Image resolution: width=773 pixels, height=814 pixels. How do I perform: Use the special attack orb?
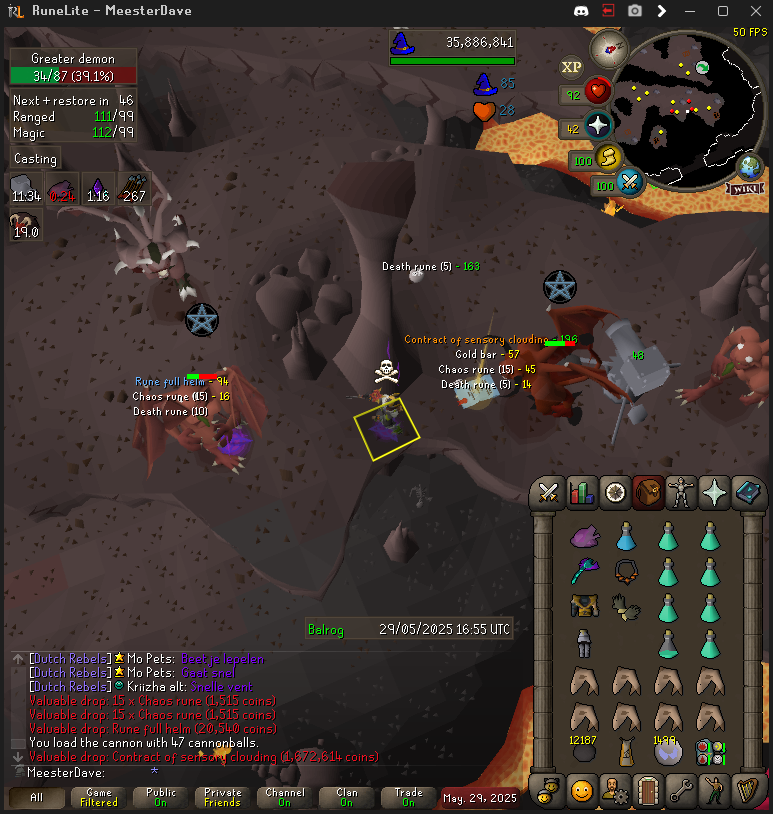click(629, 183)
